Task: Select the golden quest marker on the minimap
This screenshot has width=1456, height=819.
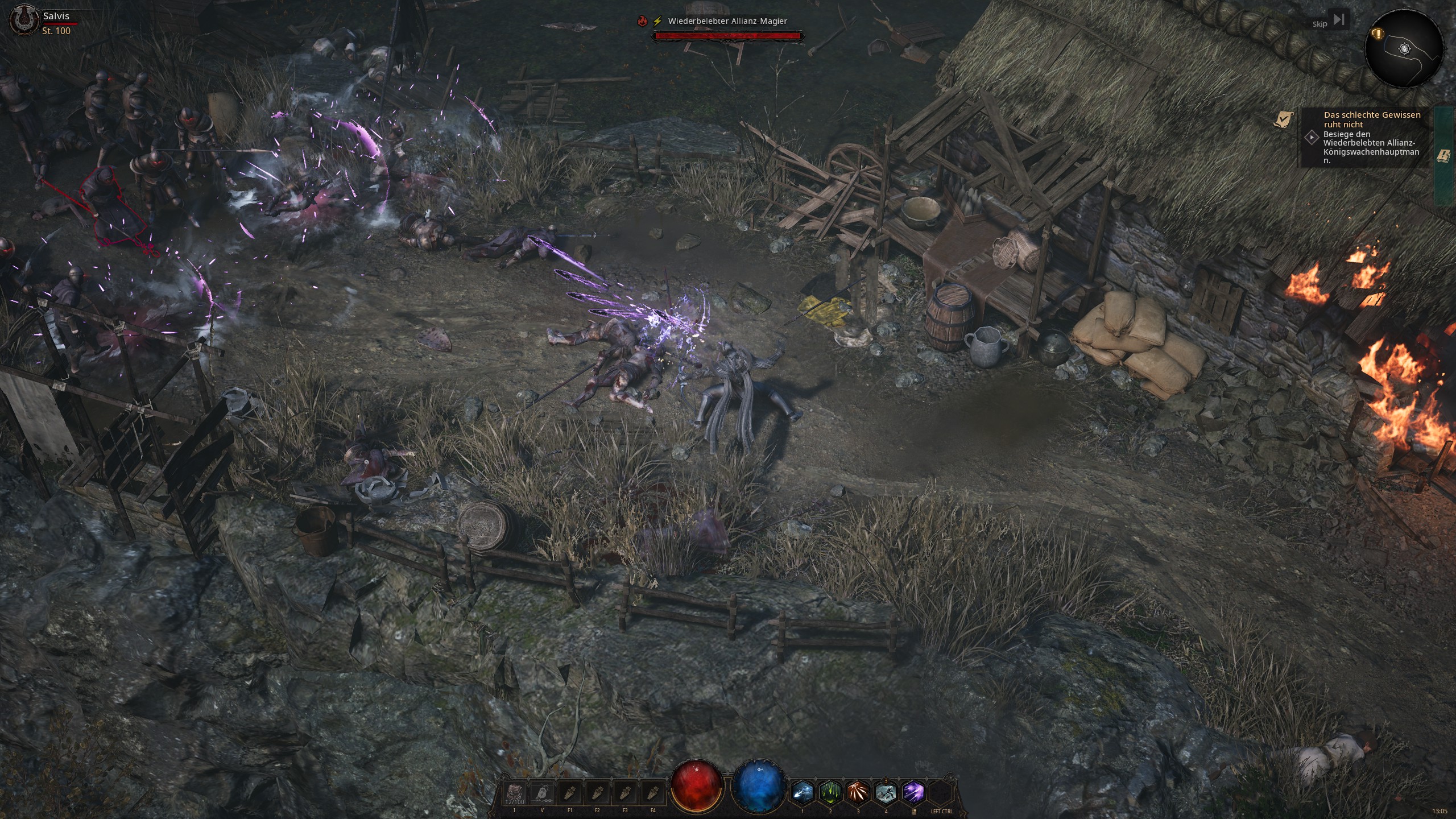Action: pos(1378,34)
